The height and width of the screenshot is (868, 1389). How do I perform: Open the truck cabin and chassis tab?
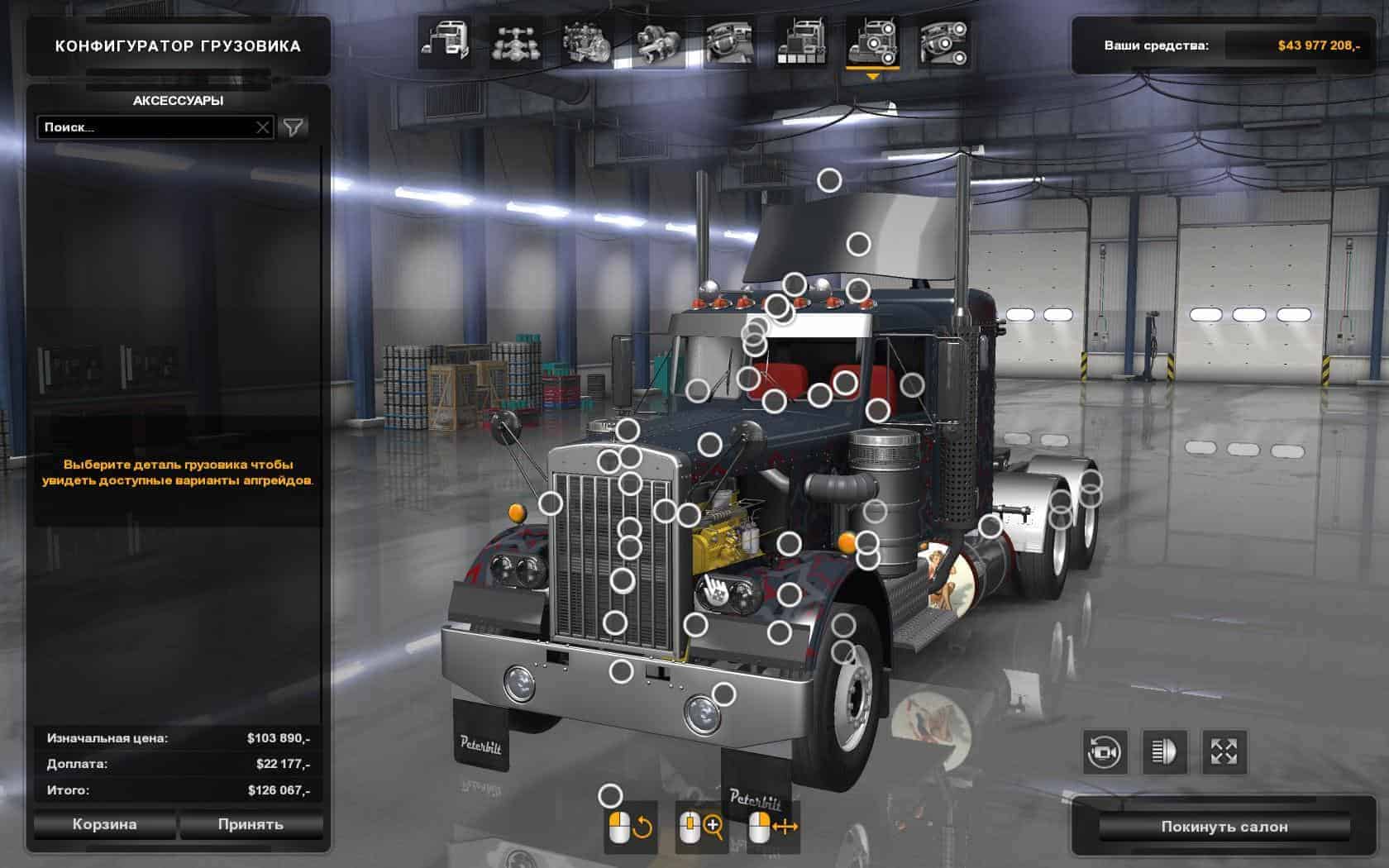pos(446,42)
